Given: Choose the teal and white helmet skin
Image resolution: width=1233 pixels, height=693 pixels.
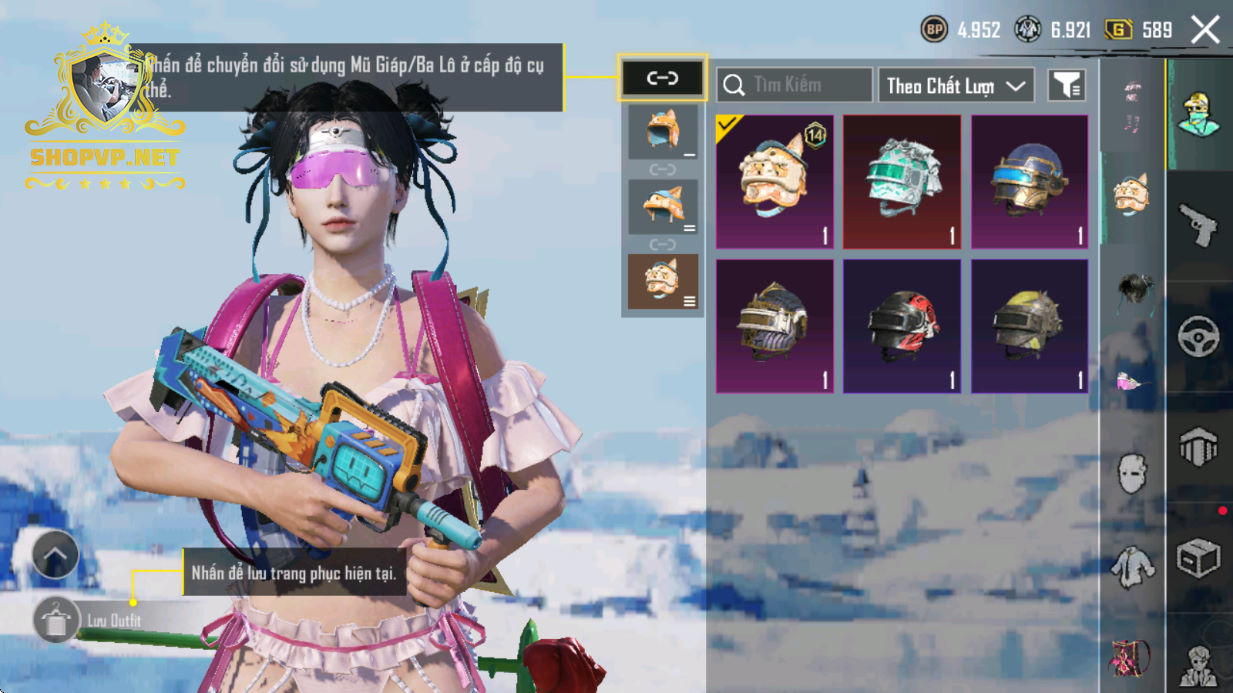Looking at the screenshot, I should 902,182.
